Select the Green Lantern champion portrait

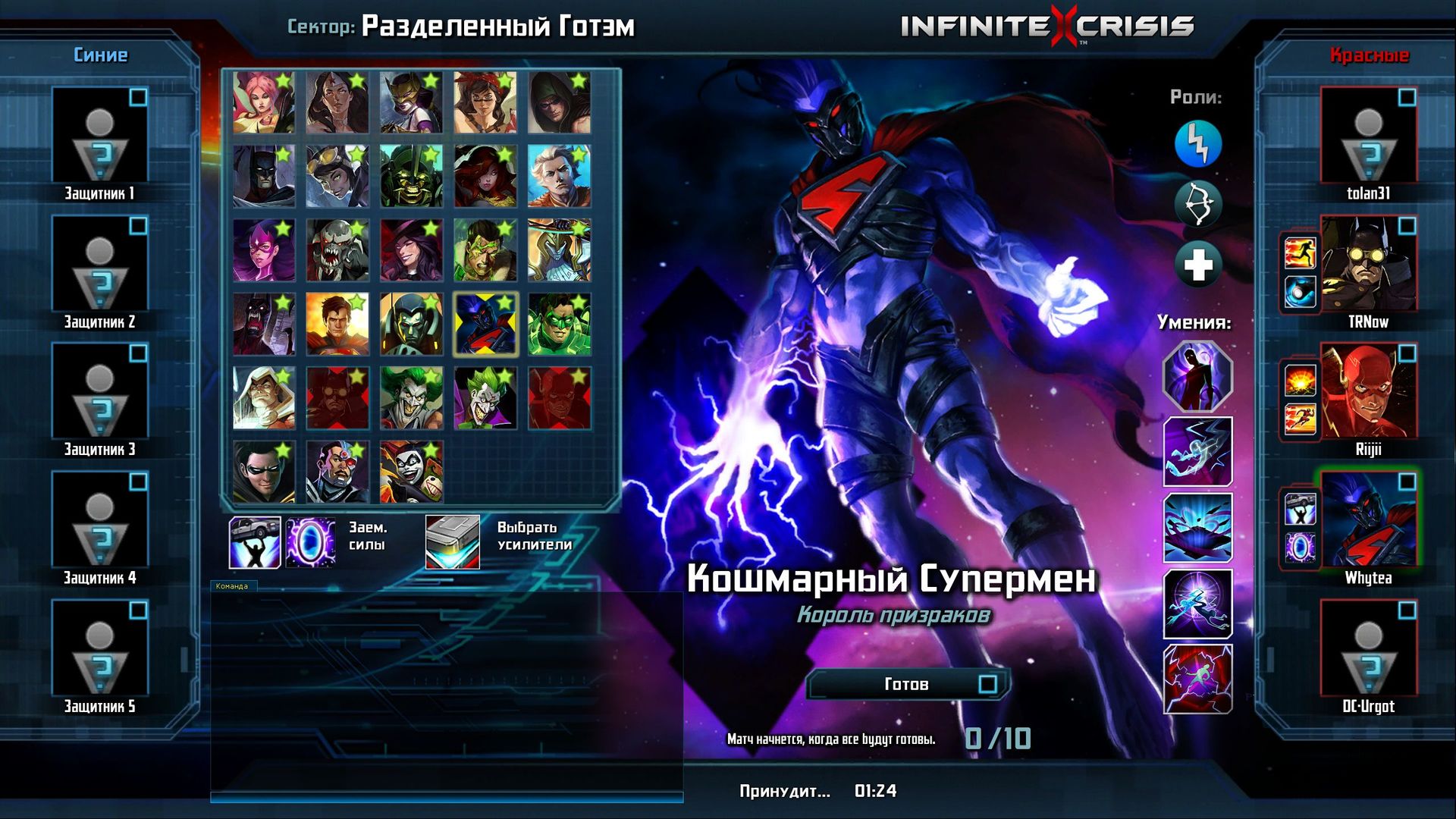pyautogui.click(x=559, y=325)
